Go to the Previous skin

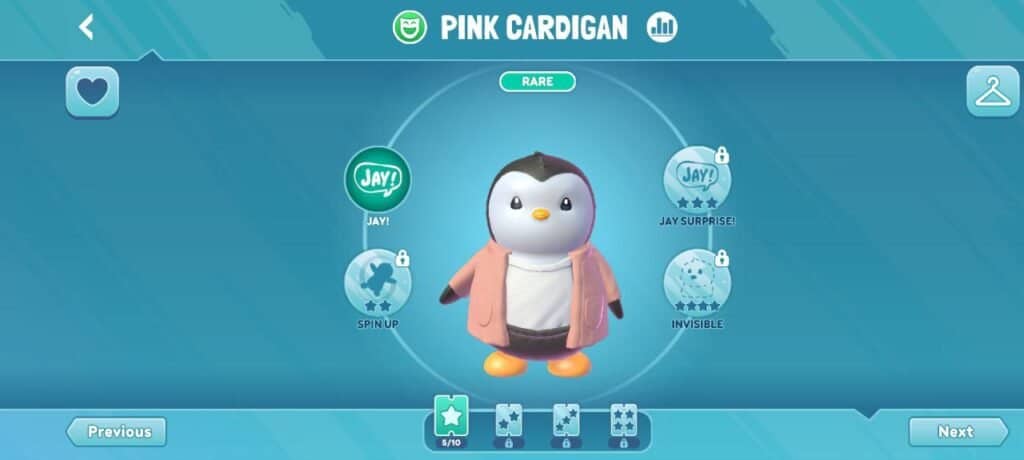click(x=117, y=432)
